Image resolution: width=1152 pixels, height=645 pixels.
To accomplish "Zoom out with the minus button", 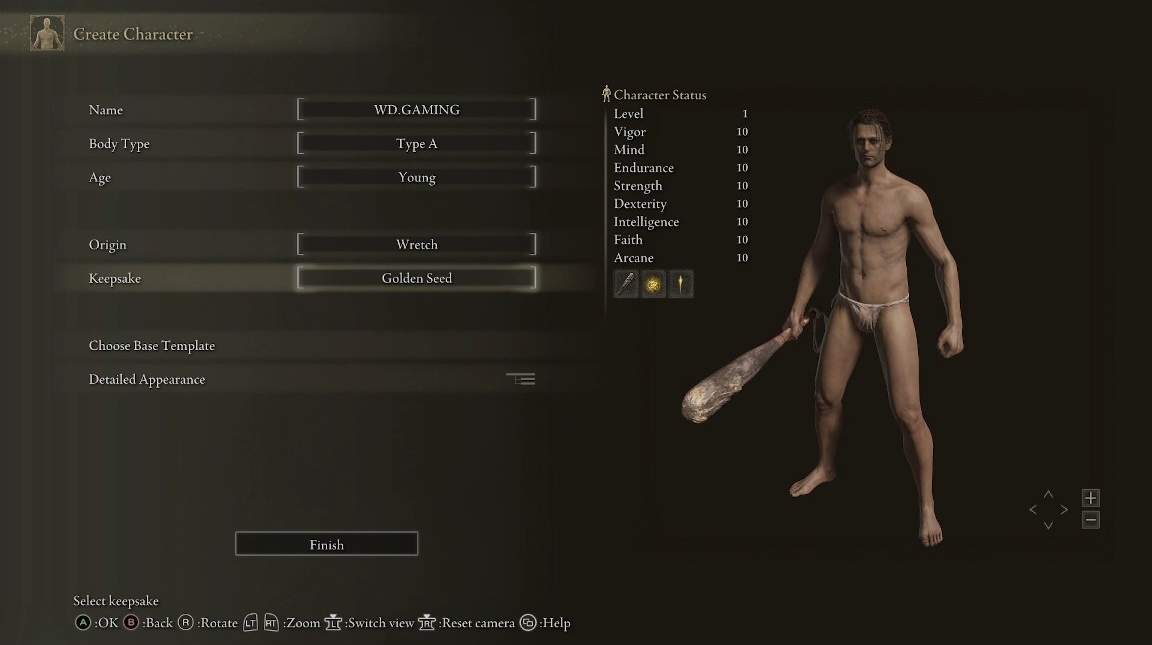I will (1091, 520).
